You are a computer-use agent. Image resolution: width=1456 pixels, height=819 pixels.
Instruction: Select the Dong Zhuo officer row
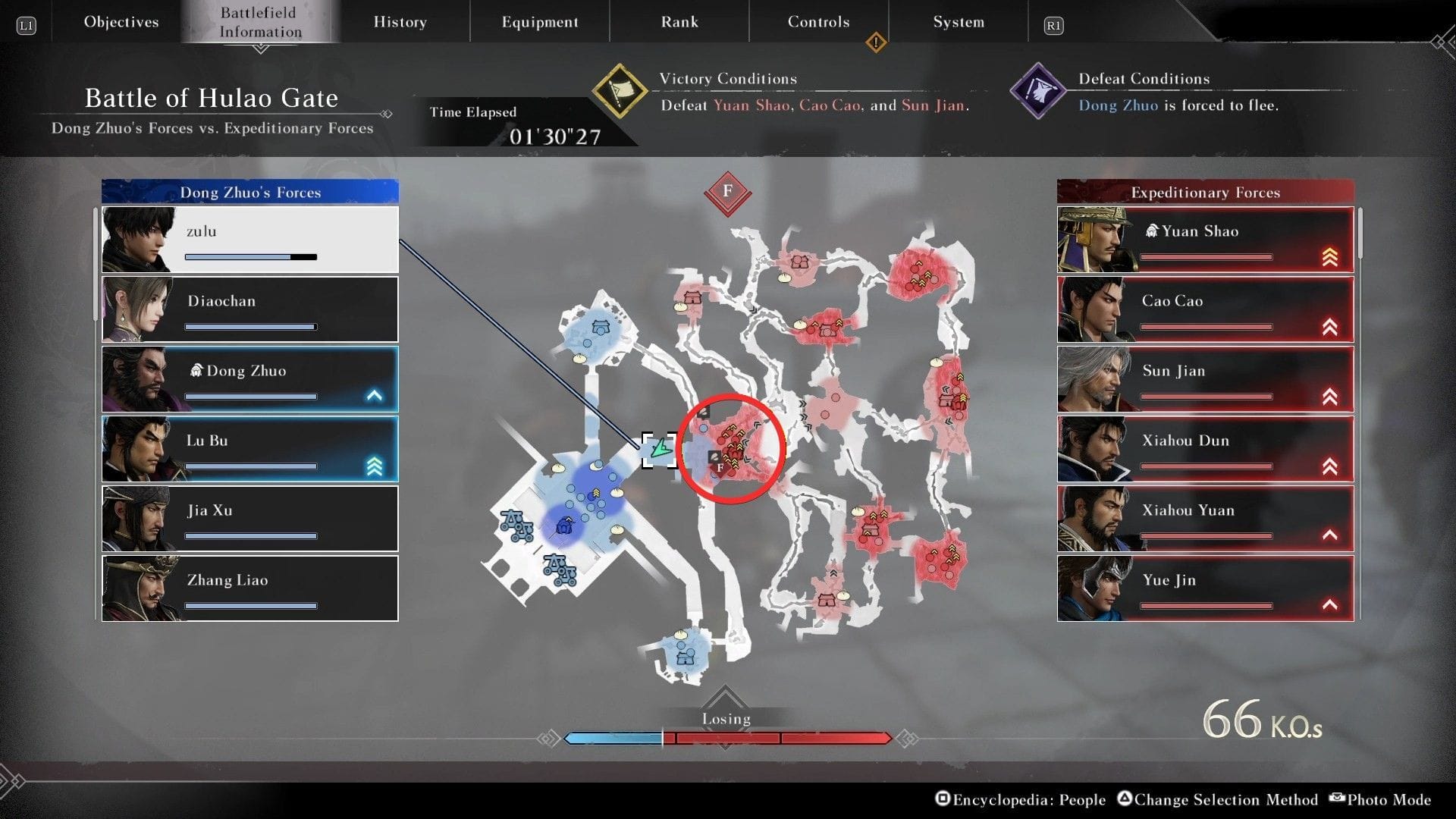tap(250, 379)
